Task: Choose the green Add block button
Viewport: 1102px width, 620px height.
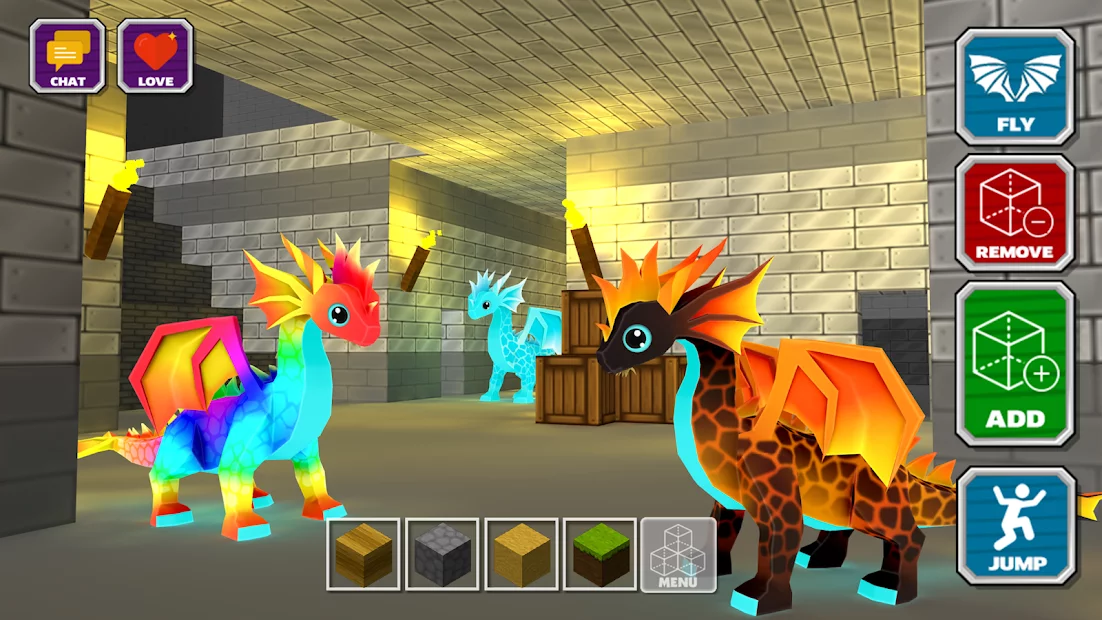Action: tap(1015, 364)
